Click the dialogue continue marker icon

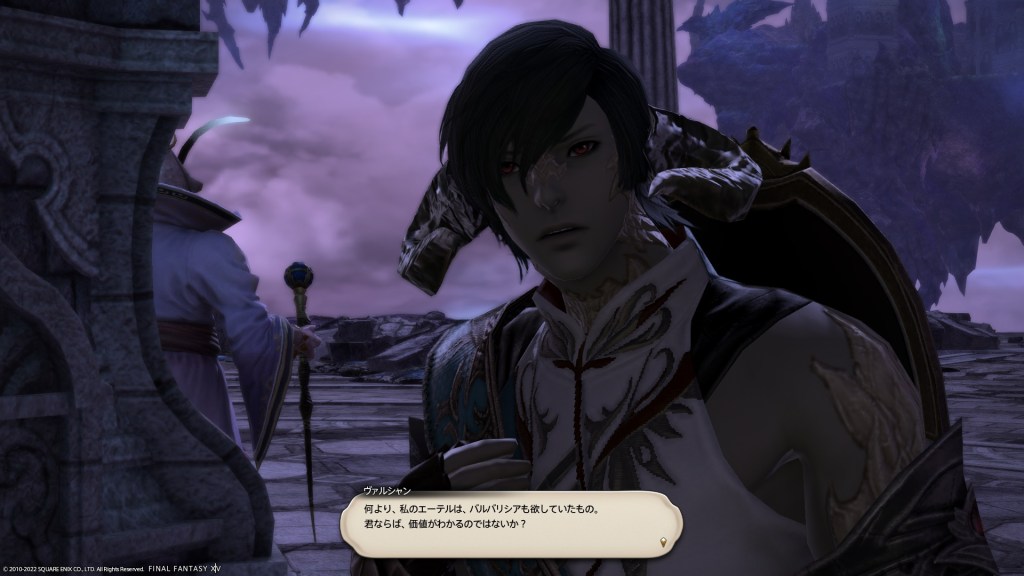click(x=661, y=542)
